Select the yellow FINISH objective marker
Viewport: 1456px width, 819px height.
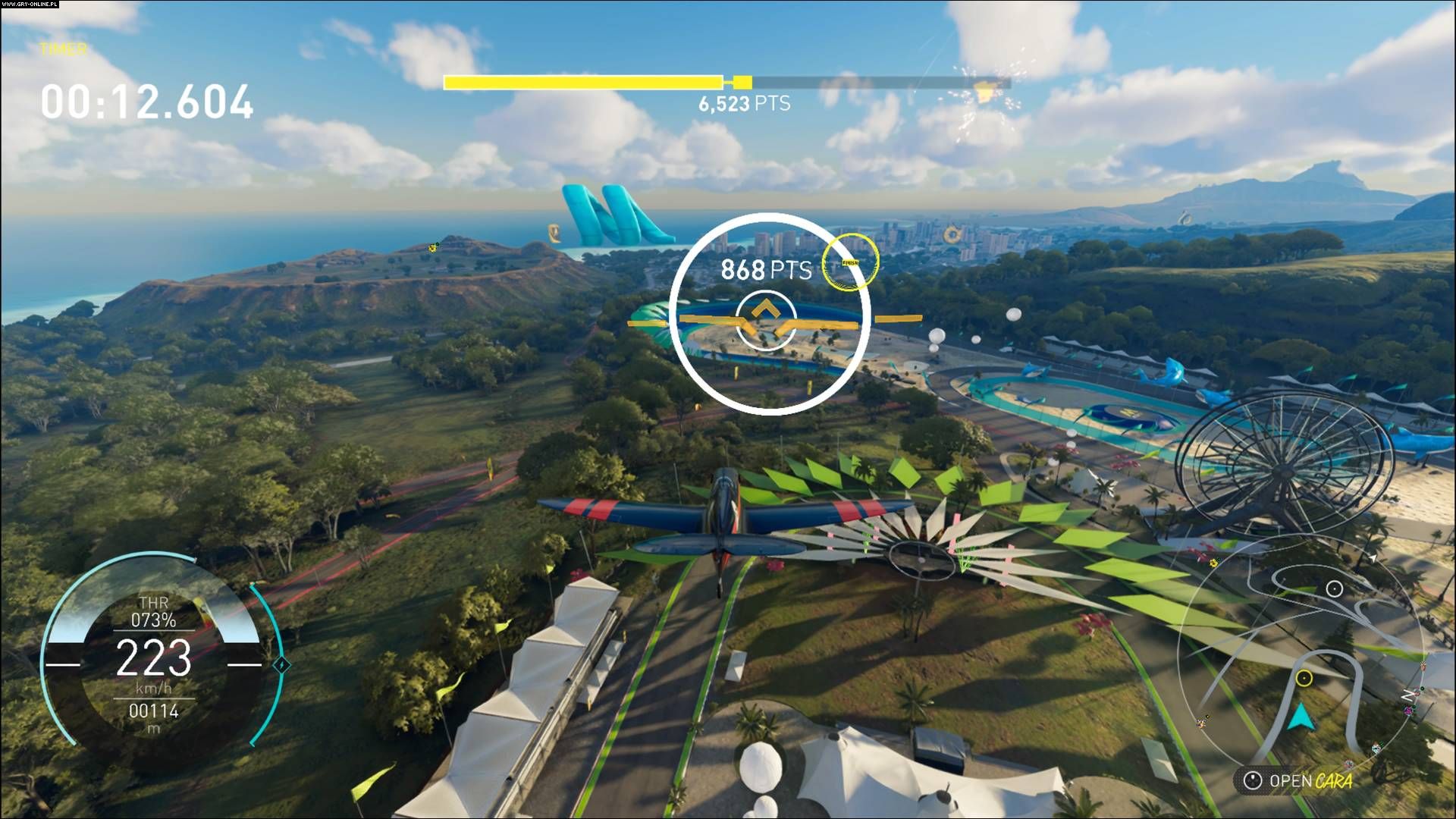click(851, 262)
